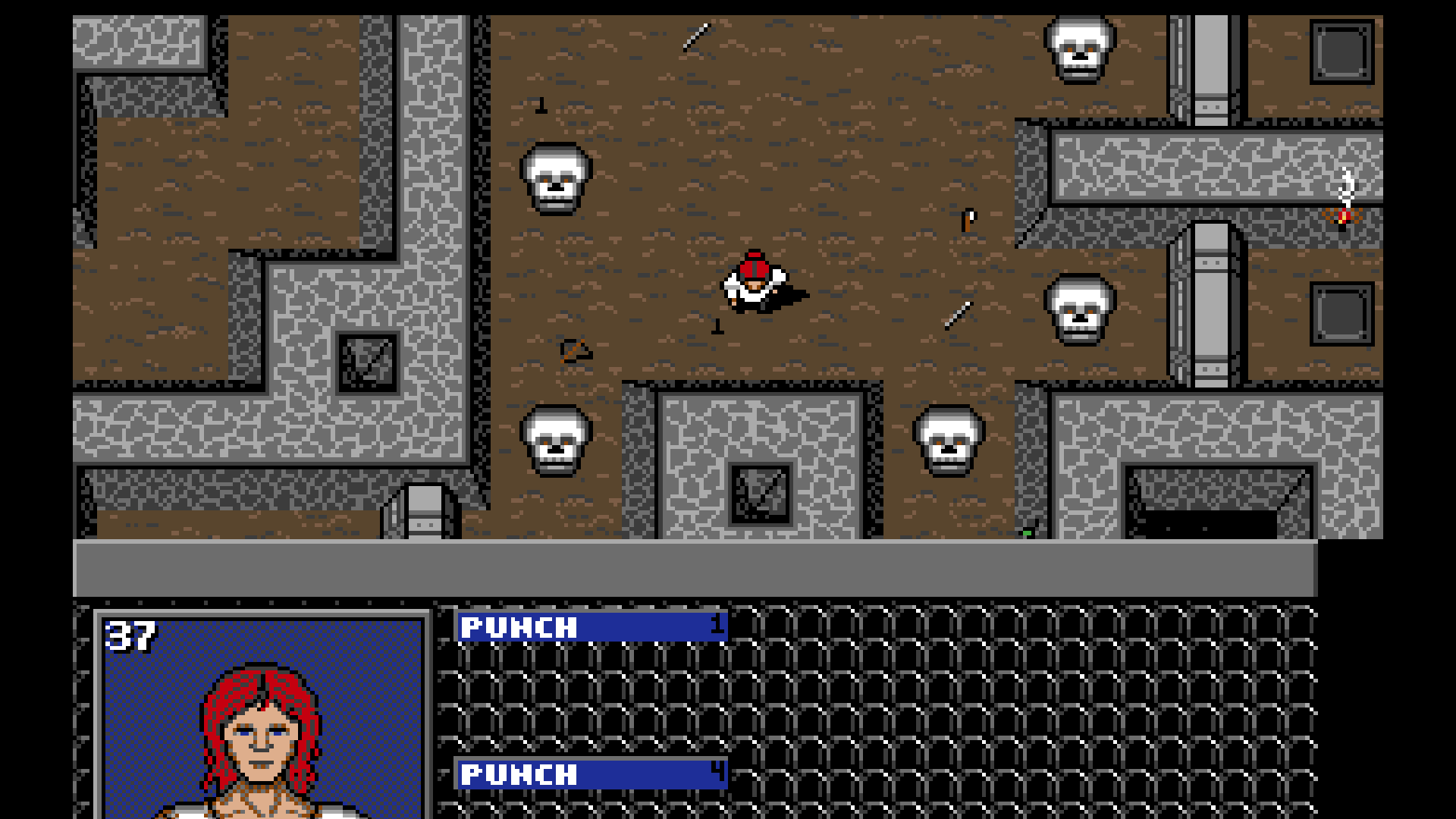Activate the top PUNCH attack slot
The height and width of the screenshot is (819, 1456).
click(590, 626)
